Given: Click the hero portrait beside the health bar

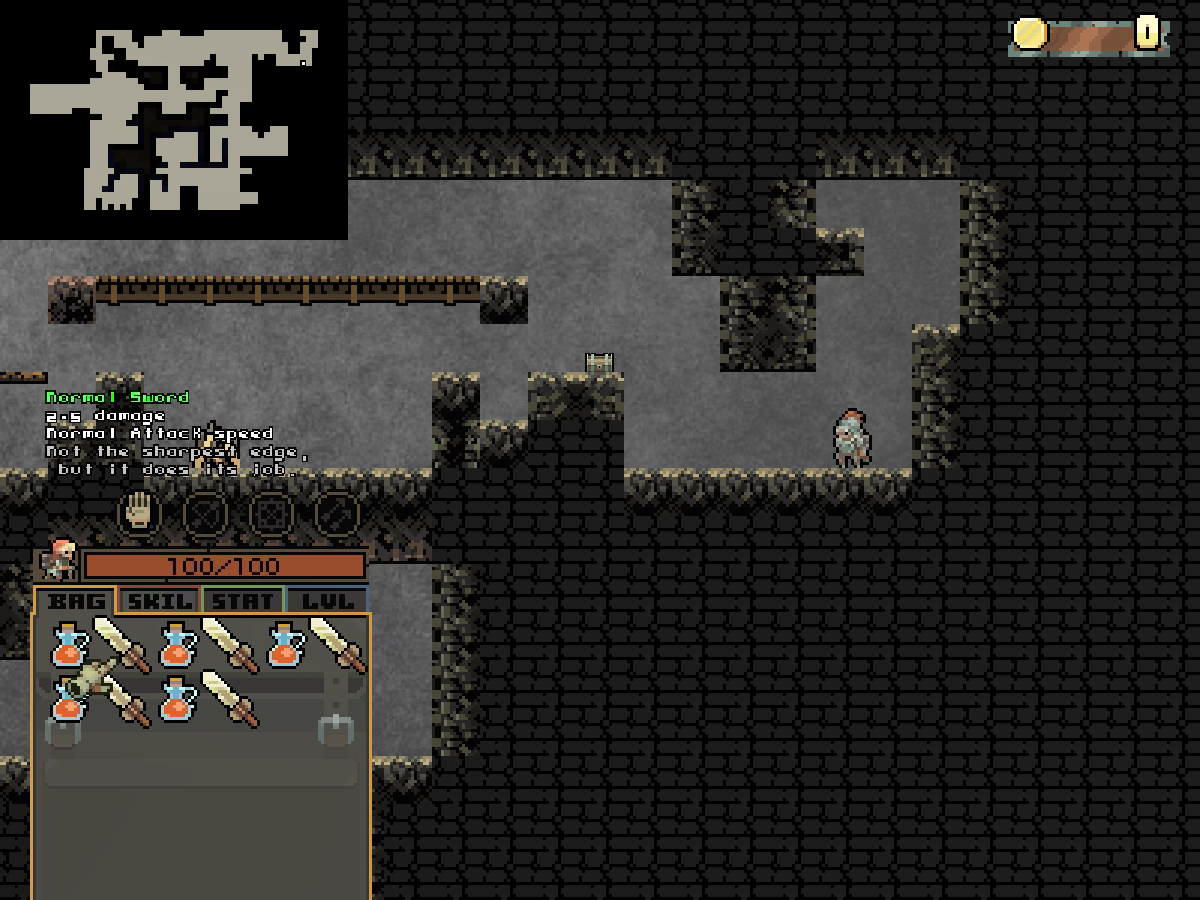Looking at the screenshot, I should point(59,561).
